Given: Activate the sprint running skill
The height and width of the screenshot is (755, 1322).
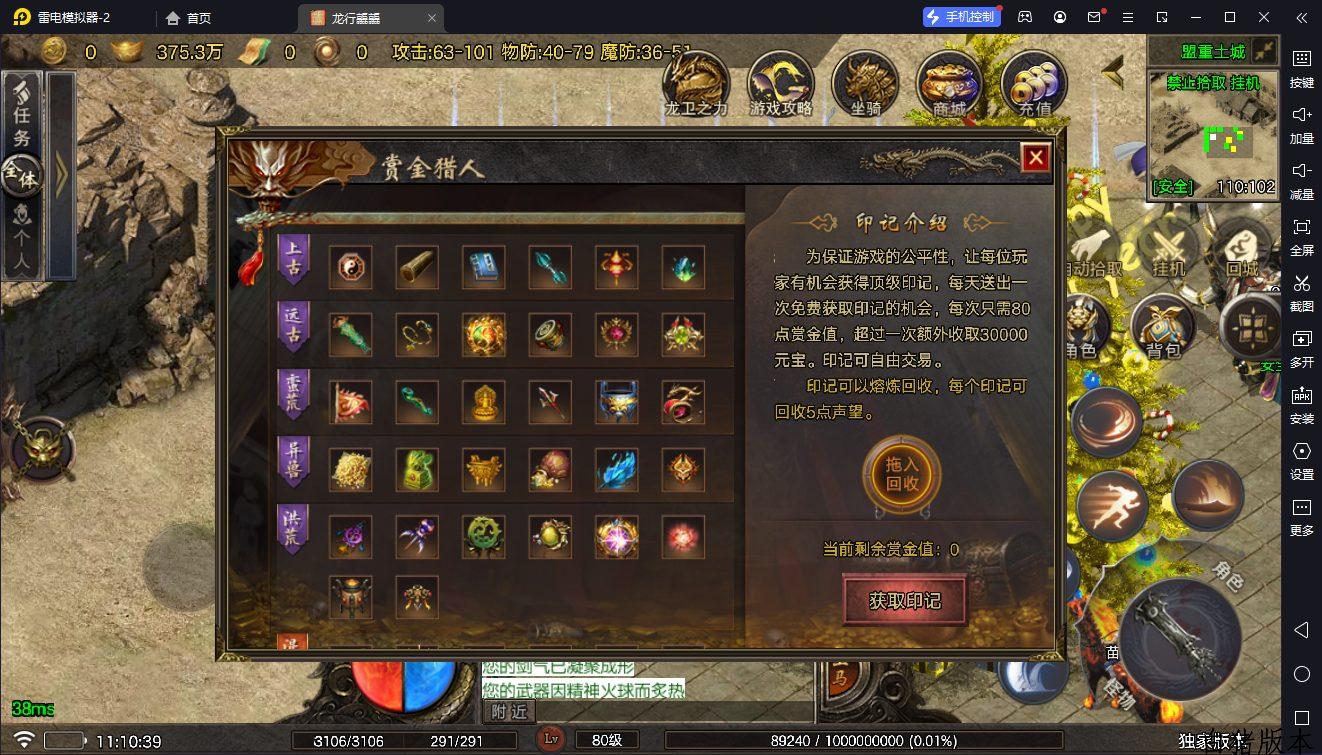Looking at the screenshot, I should coord(1113,502).
